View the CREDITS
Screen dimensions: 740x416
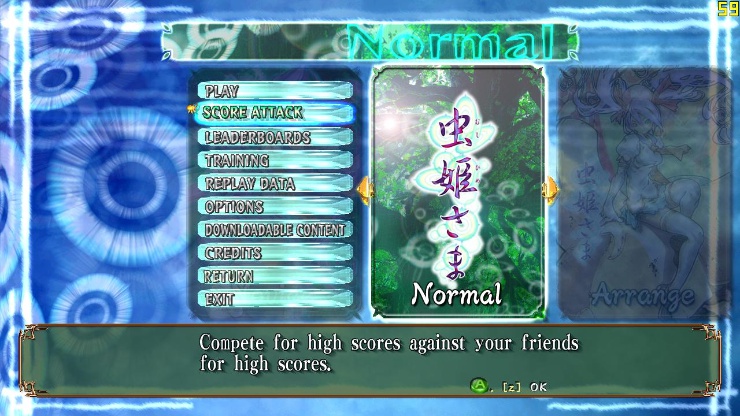tap(274, 253)
